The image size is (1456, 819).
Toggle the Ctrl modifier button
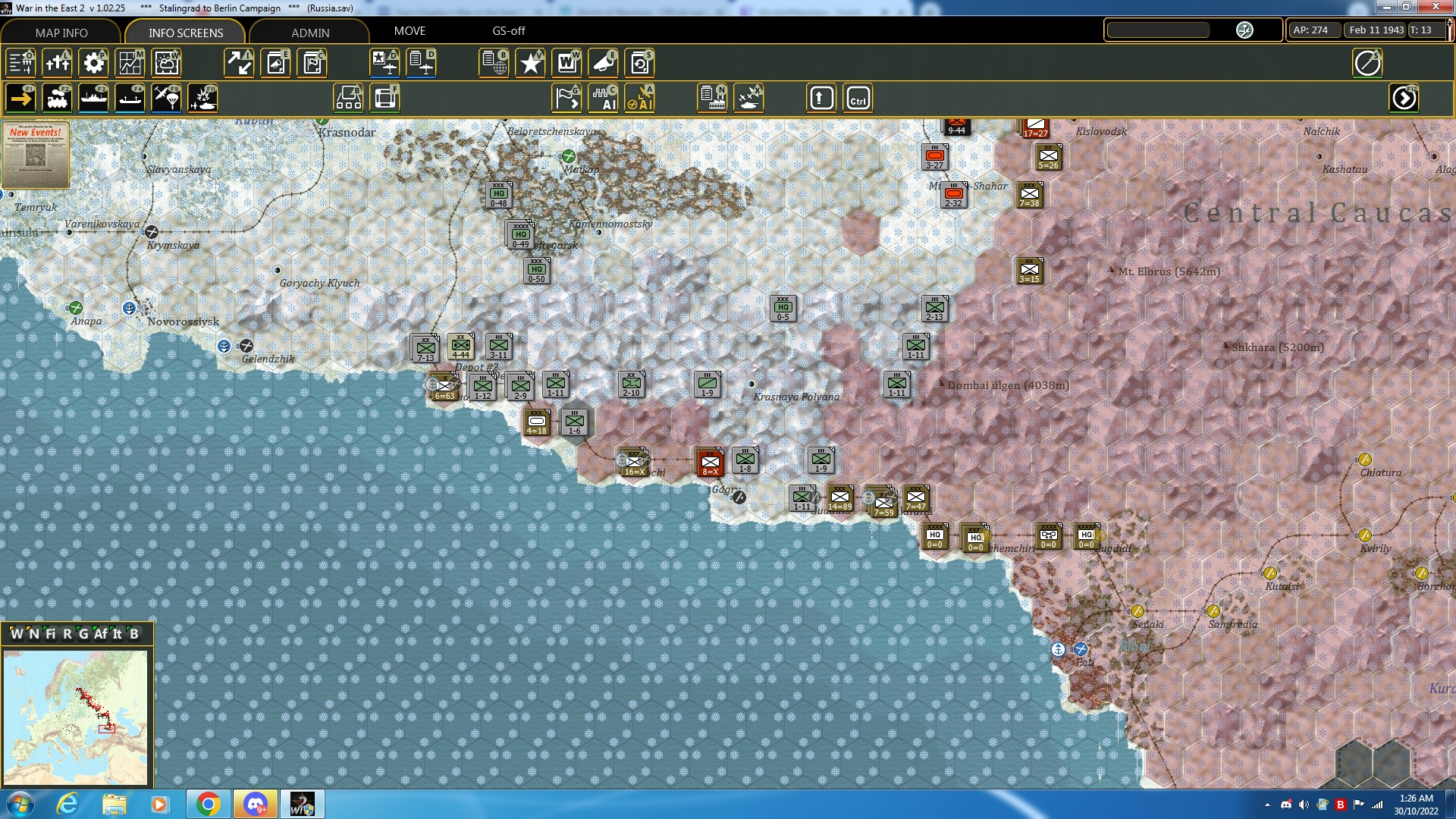858,98
